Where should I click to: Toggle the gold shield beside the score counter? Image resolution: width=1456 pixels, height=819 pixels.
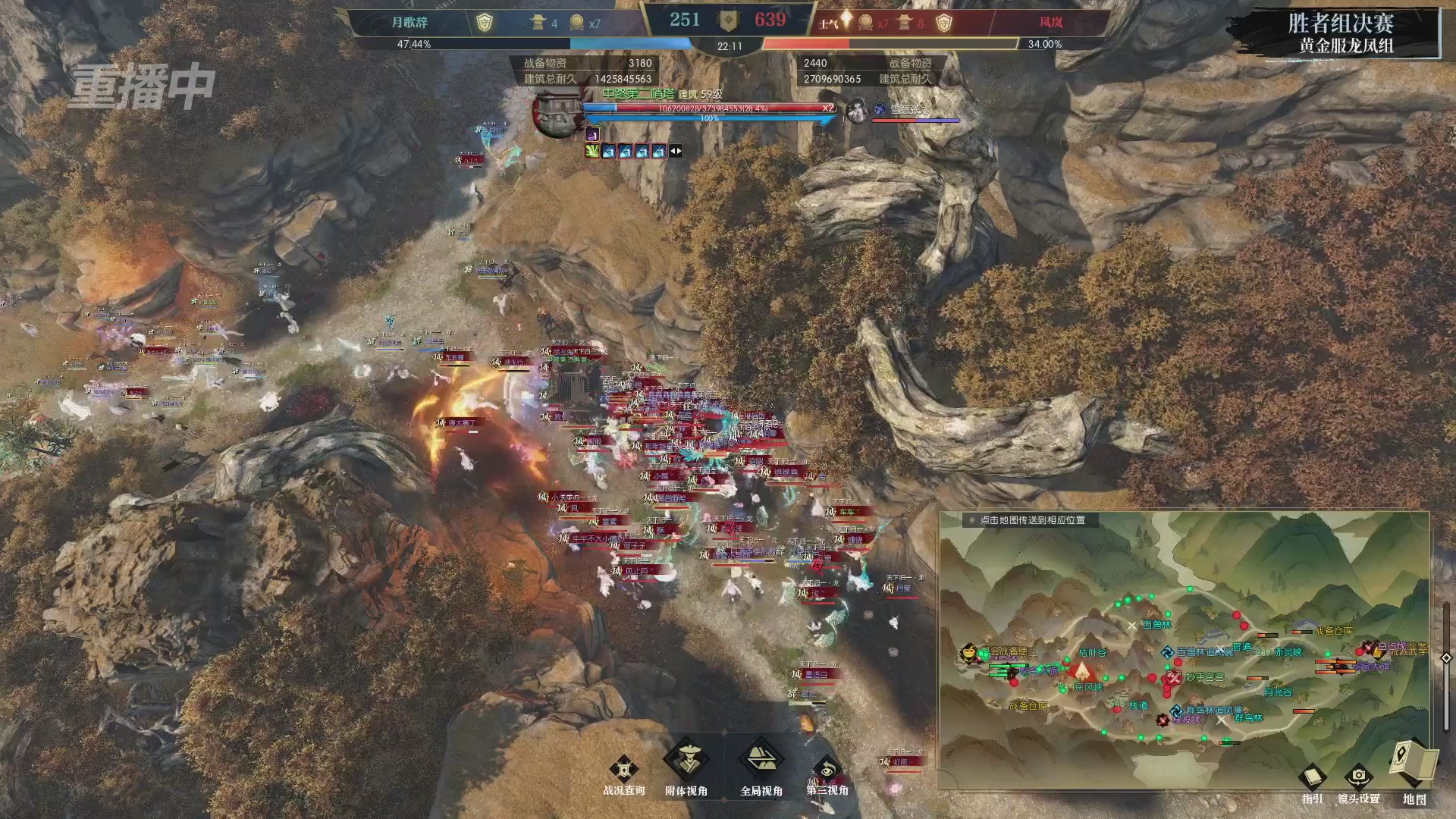point(728,20)
